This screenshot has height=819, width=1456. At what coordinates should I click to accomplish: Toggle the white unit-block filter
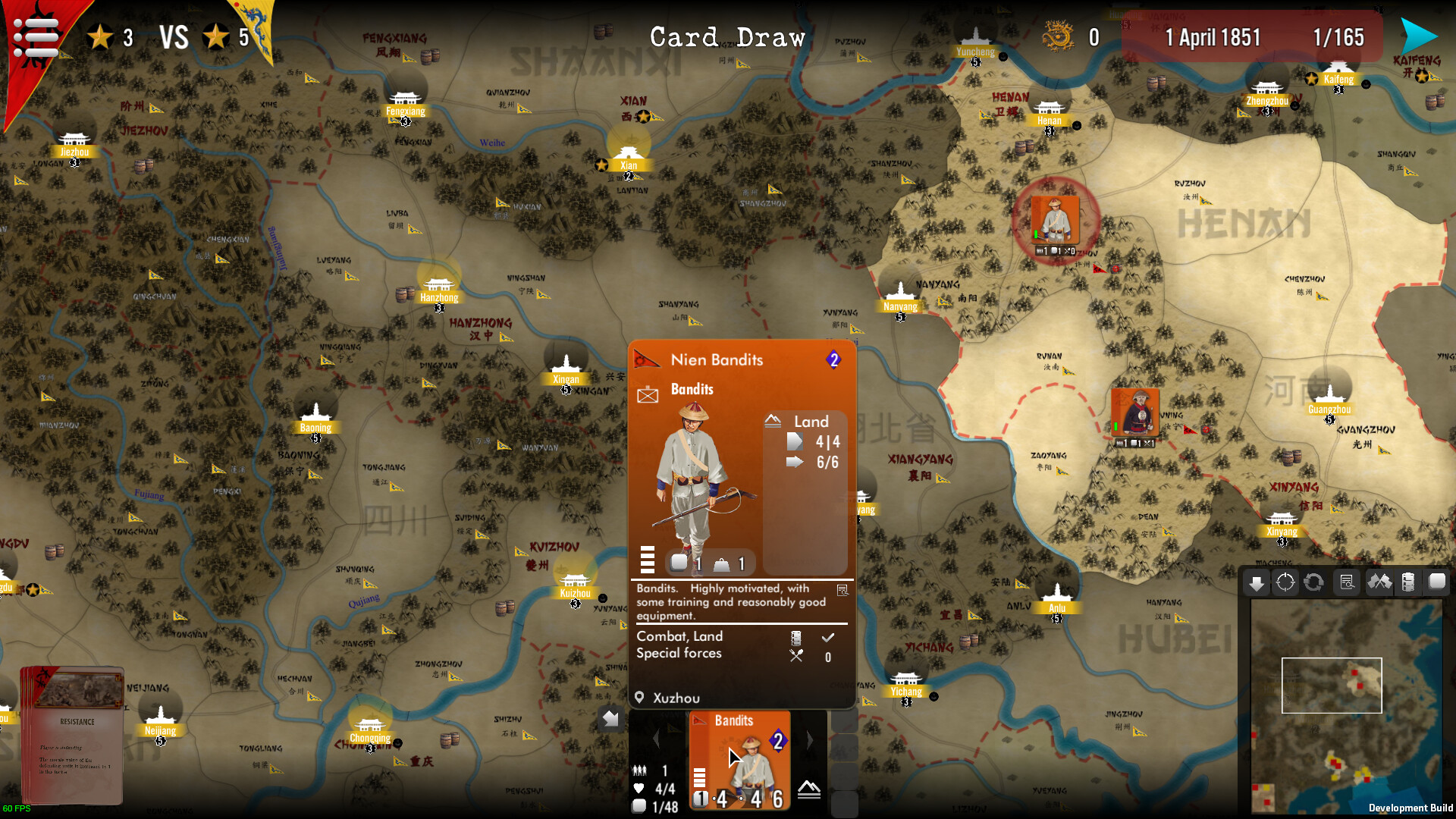coord(1437,582)
